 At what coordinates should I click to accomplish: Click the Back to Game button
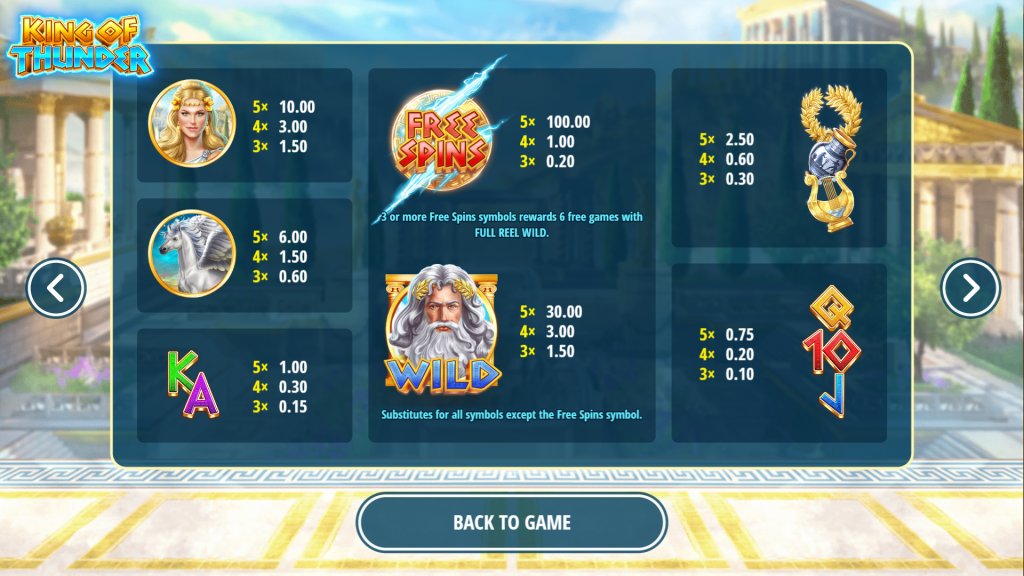[x=511, y=522]
